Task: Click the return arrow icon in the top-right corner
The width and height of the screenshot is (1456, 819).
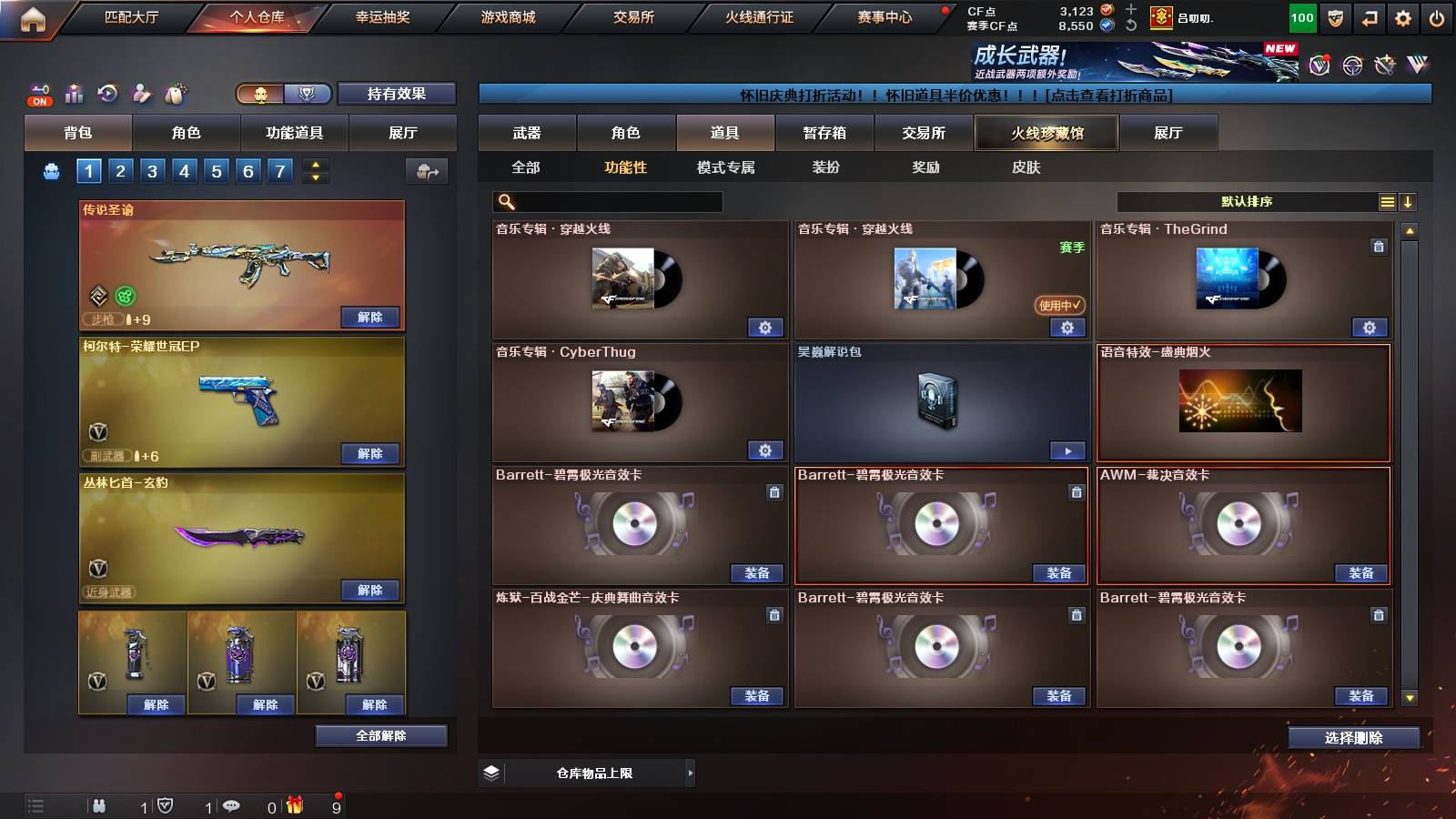Action: (1369, 16)
